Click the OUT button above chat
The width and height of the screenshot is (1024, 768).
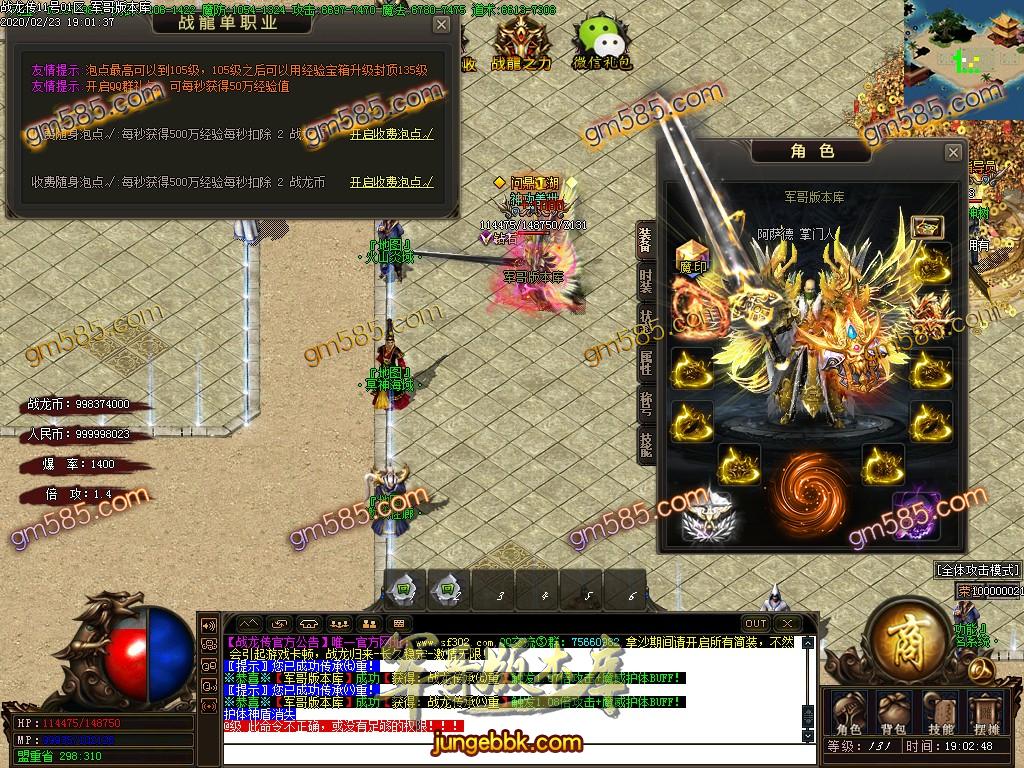click(x=756, y=624)
